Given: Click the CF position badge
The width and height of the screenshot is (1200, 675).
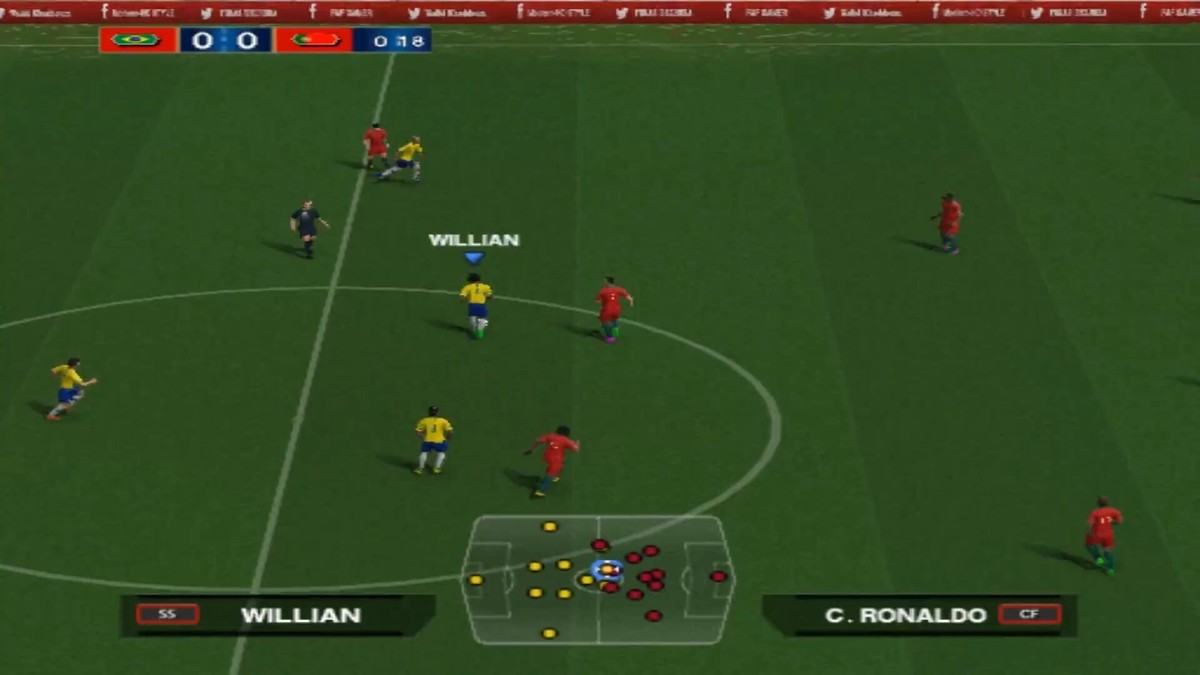Looking at the screenshot, I should click(1029, 614).
